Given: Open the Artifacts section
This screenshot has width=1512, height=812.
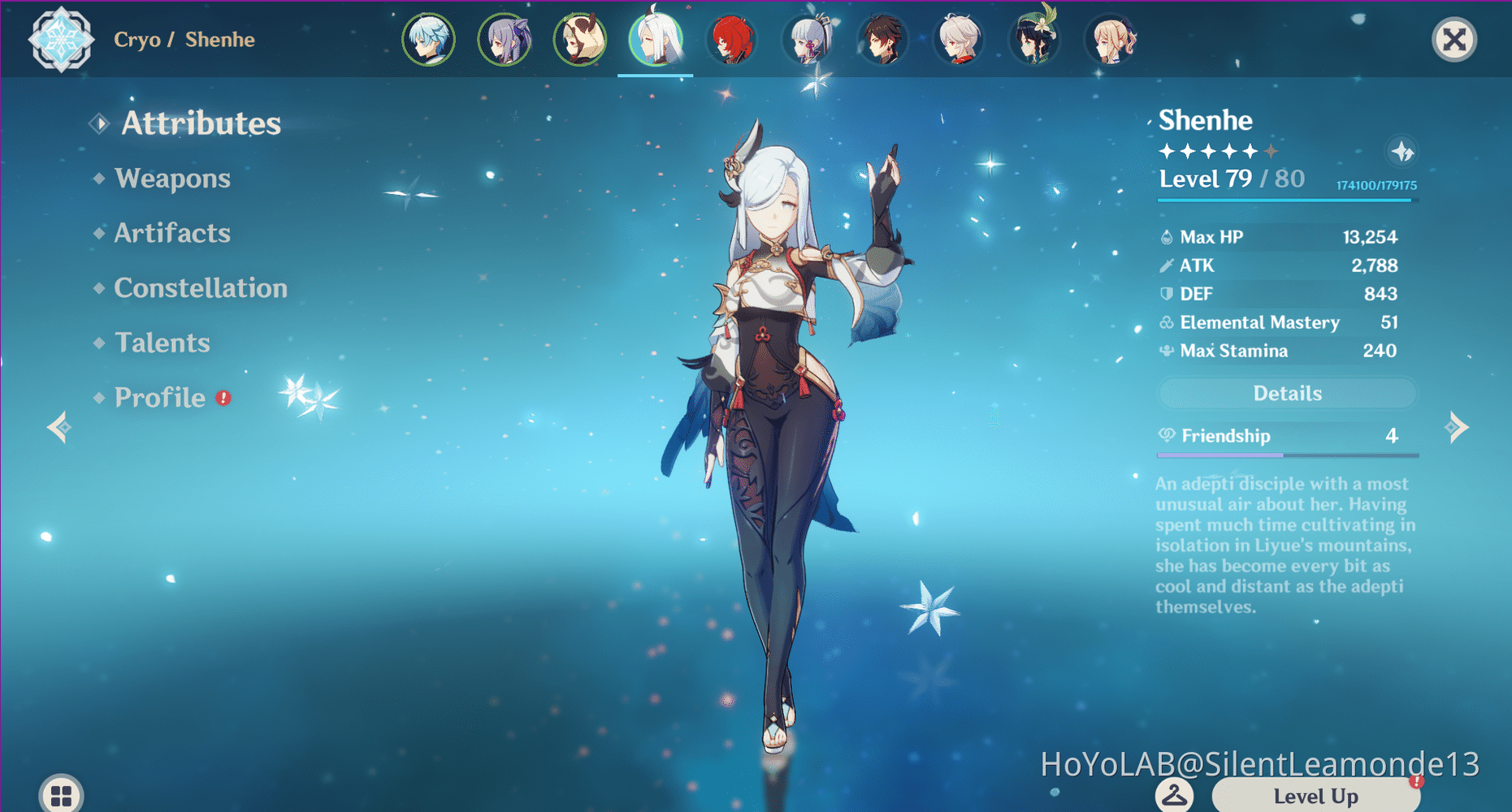Looking at the screenshot, I should 172,233.
